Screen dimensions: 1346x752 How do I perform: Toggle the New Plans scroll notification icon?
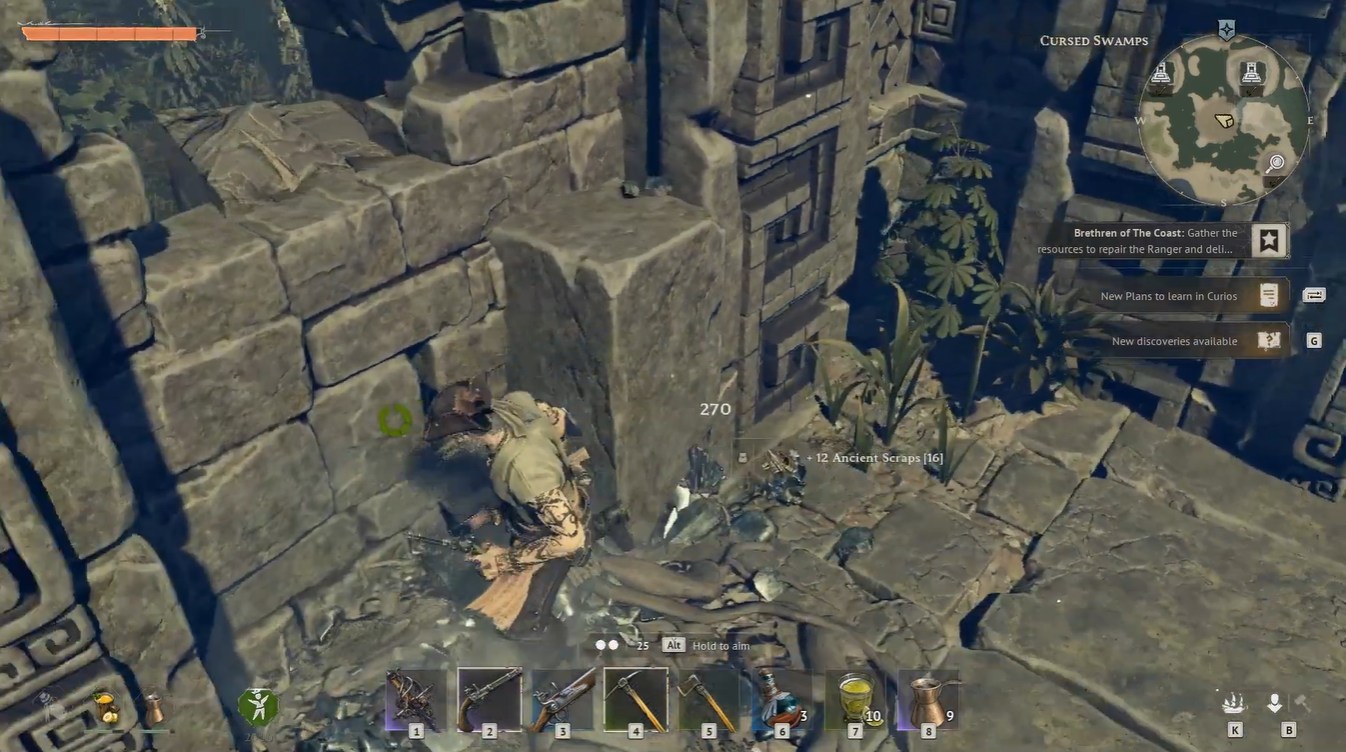[1269, 295]
